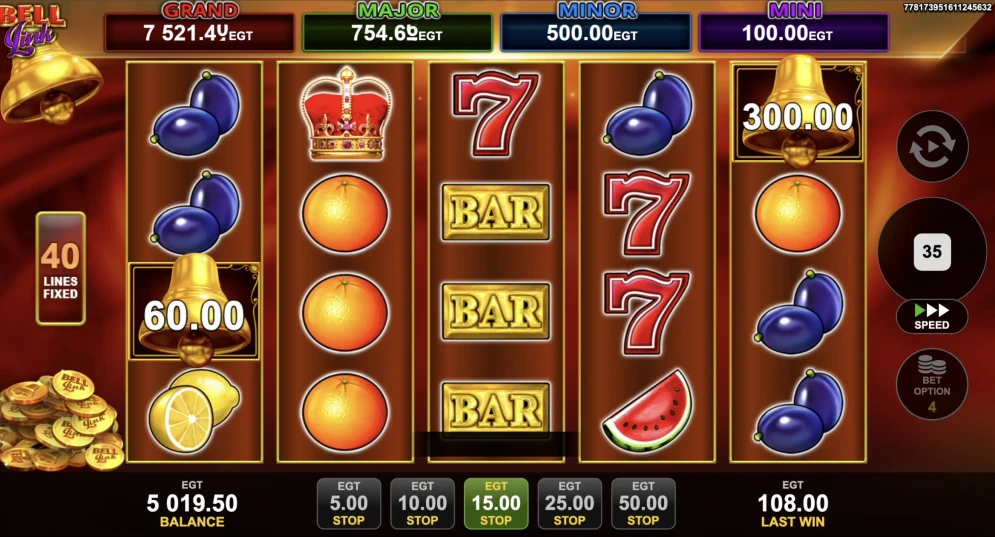Image resolution: width=995 pixels, height=537 pixels.
Task: Open the 40 Lines Fixed panel
Action: (x=61, y=268)
